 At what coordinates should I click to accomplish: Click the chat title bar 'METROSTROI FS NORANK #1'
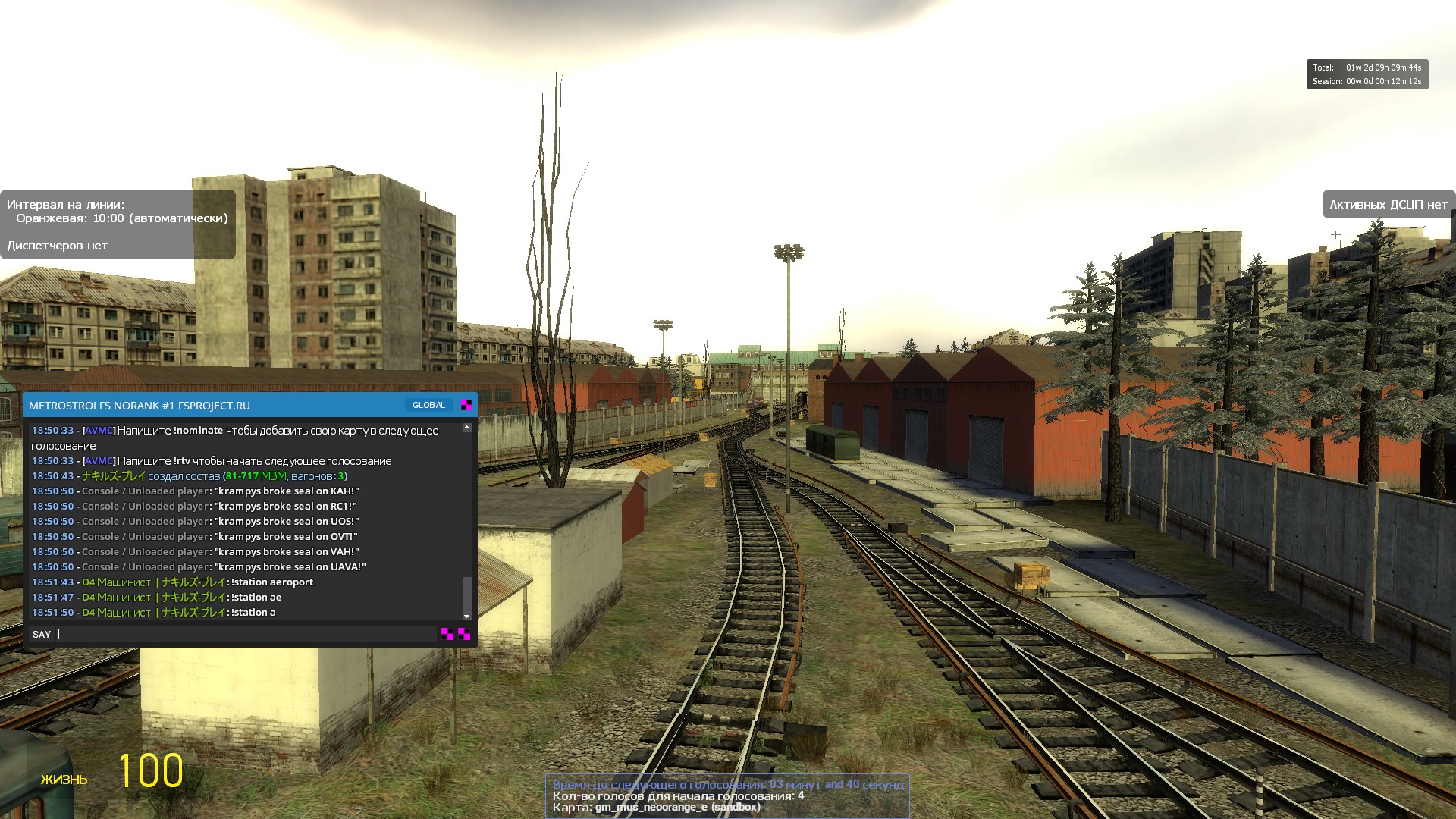click(140, 406)
